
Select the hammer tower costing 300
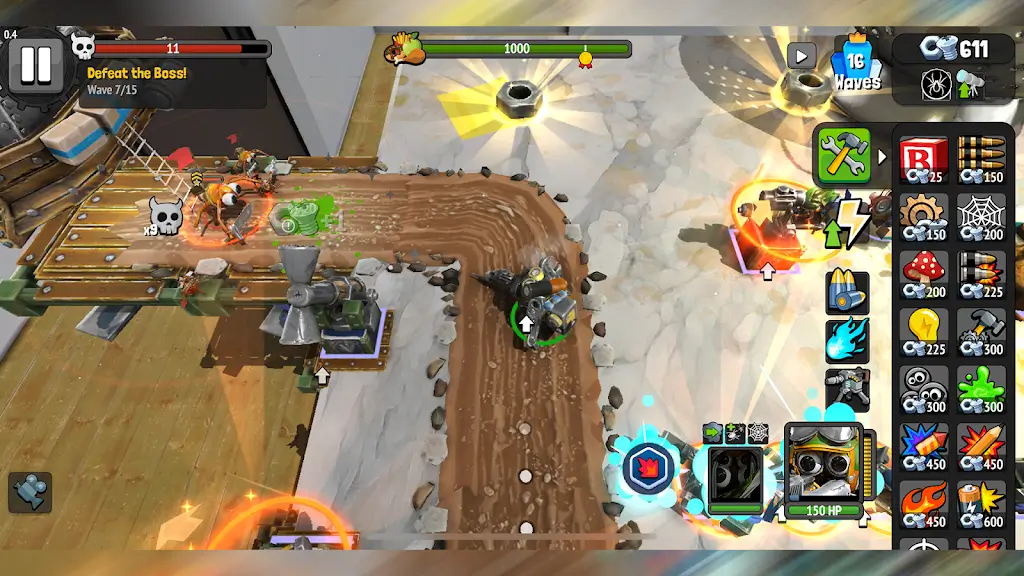(981, 331)
